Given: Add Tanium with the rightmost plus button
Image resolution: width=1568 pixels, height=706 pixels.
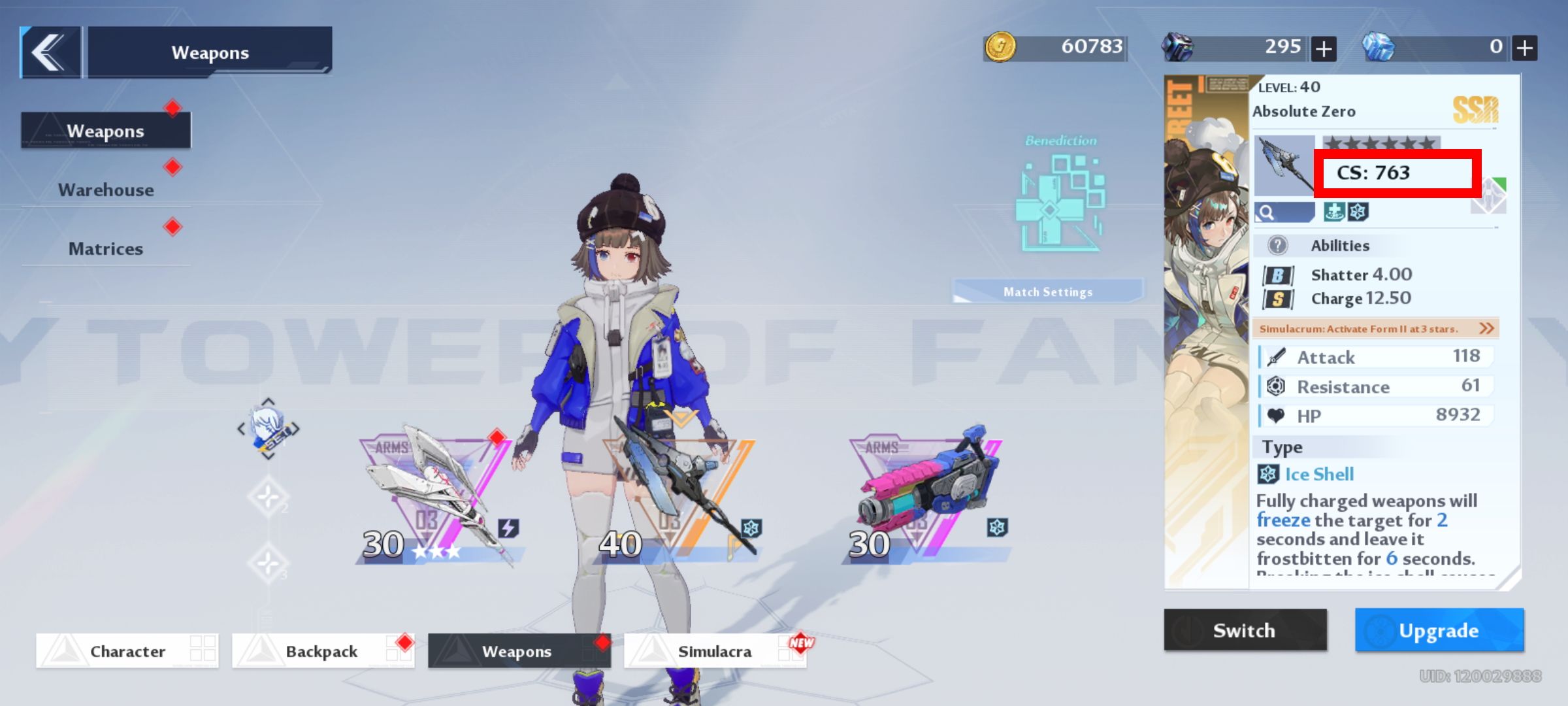Looking at the screenshot, I should (x=1525, y=48).
